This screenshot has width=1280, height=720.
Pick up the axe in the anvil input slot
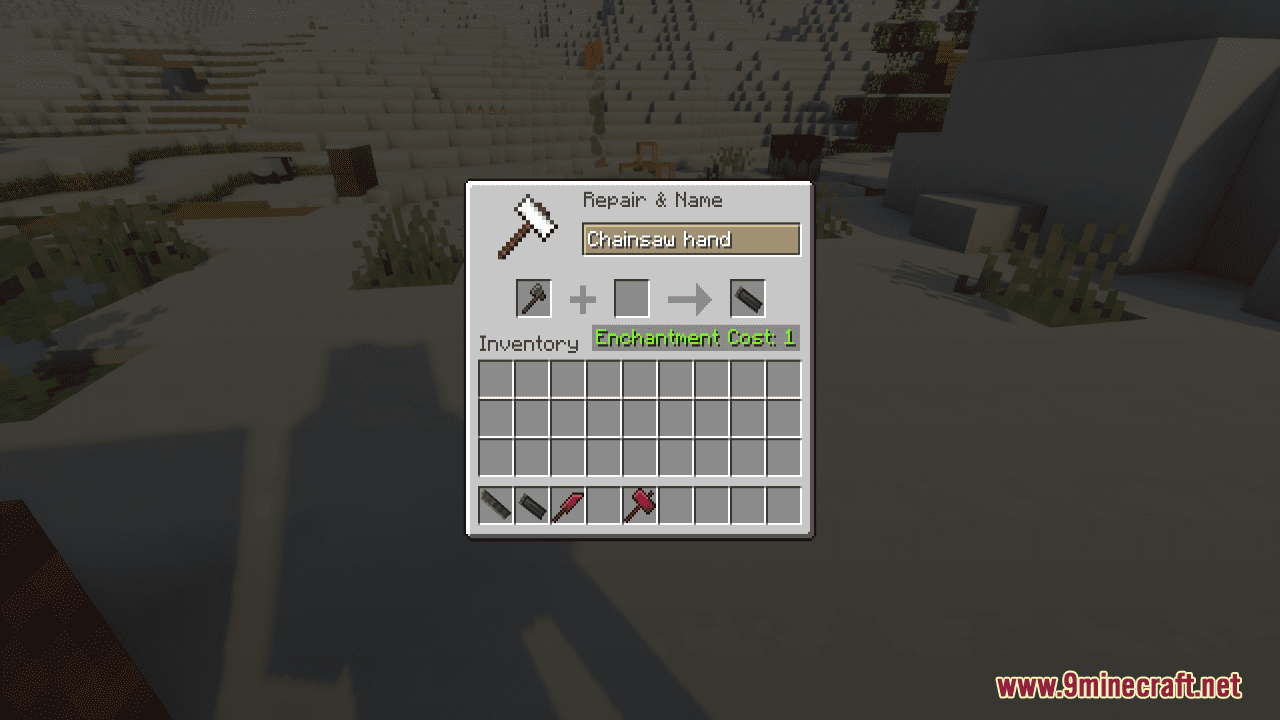[x=533, y=298]
